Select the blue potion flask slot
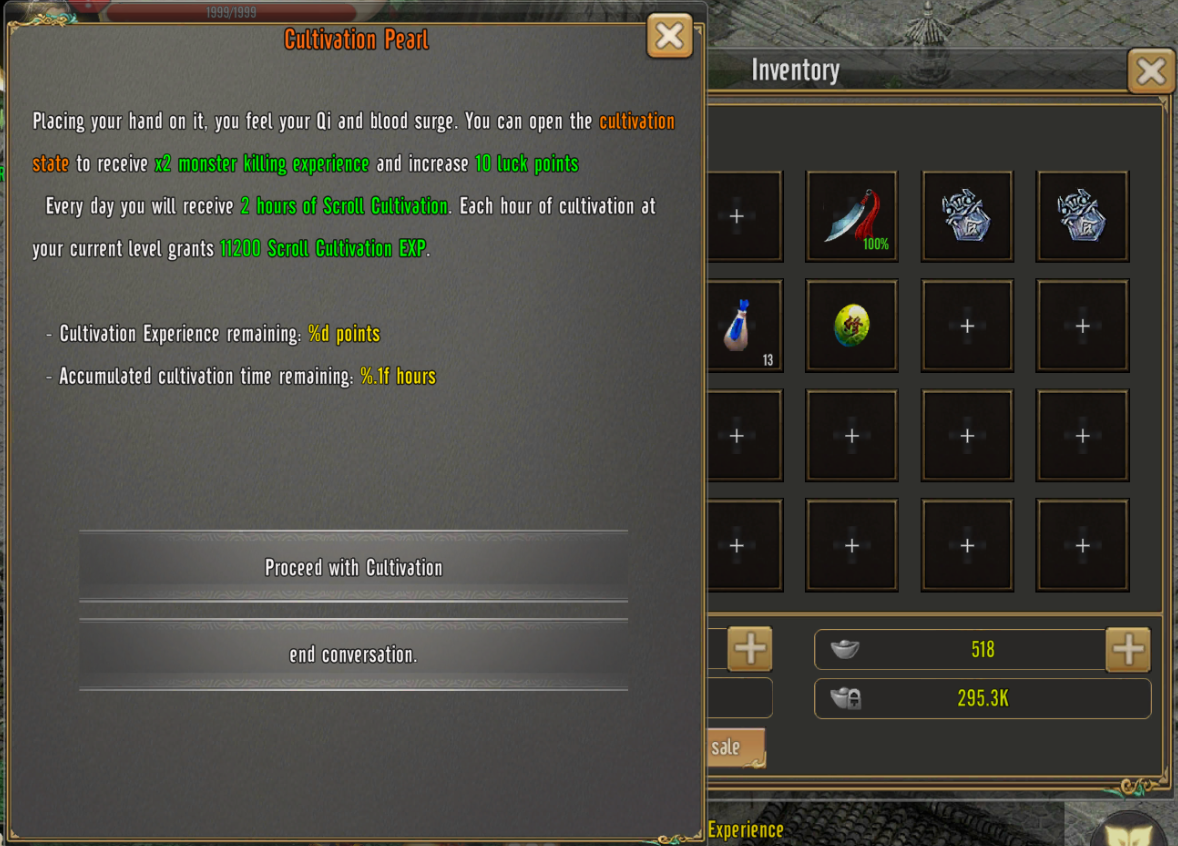The height and width of the screenshot is (846, 1178). (x=743, y=326)
